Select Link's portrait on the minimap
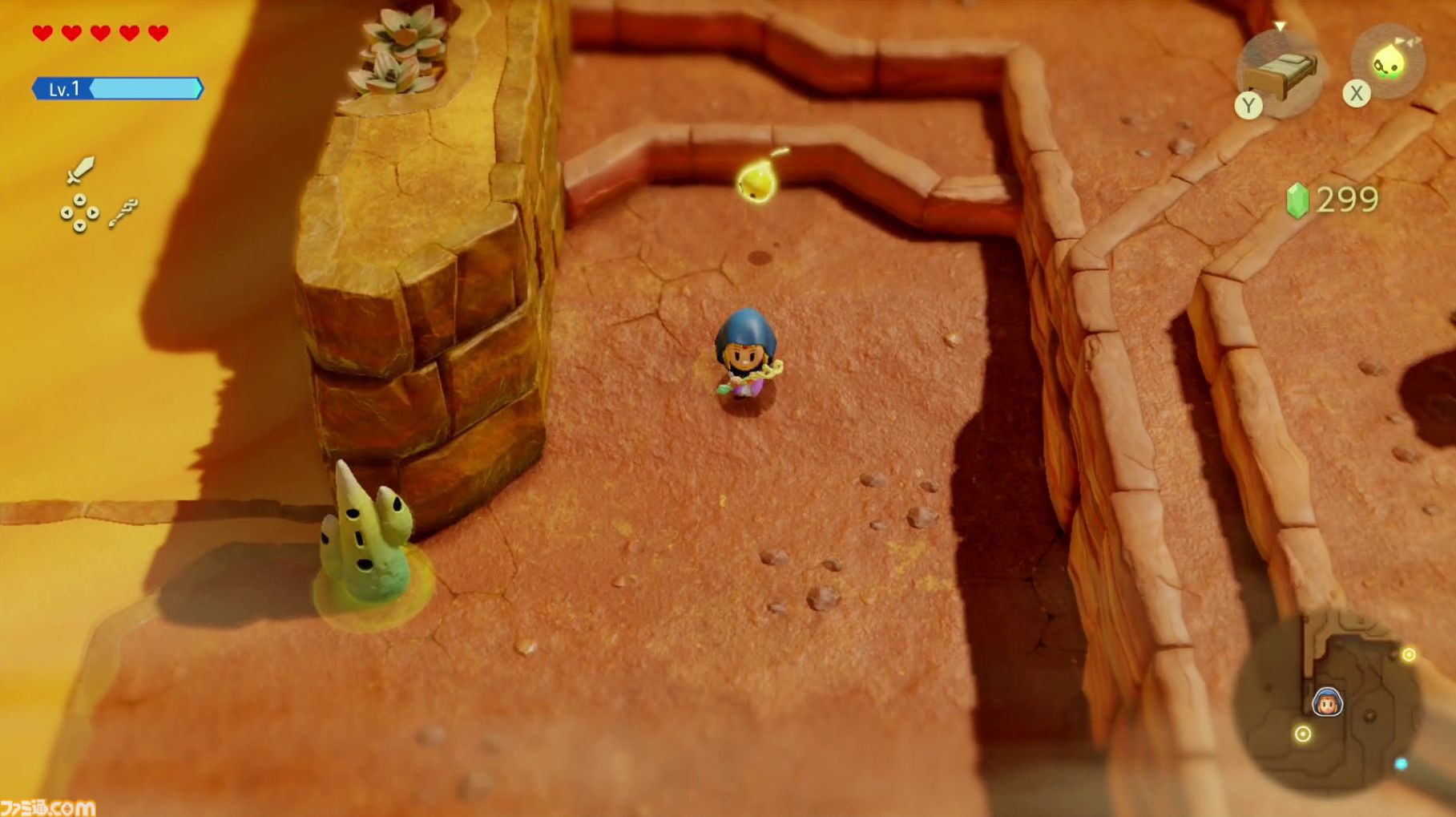Screen dimensions: 1456x817 tap(1327, 702)
